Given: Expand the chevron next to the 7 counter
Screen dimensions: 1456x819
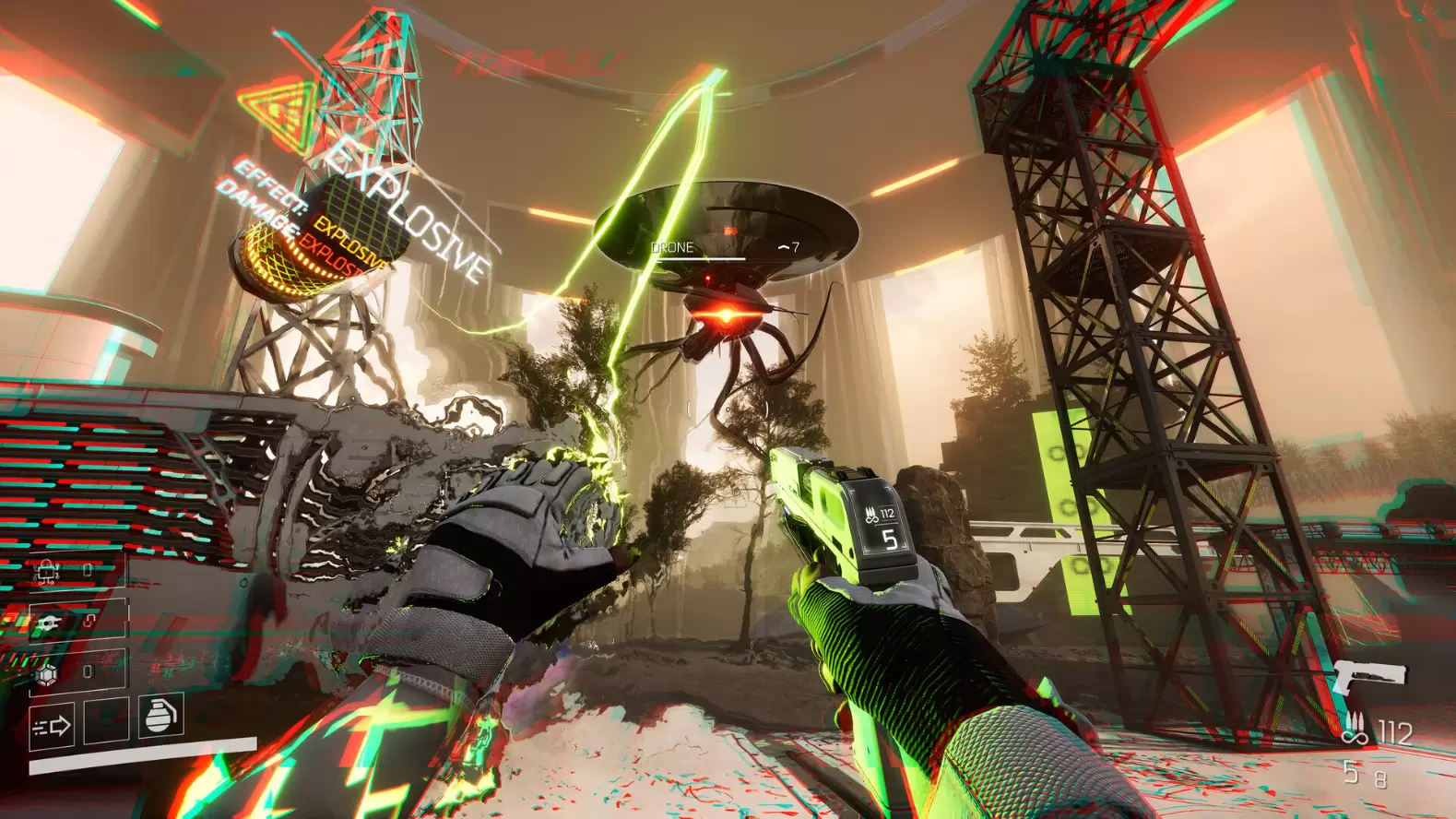Looking at the screenshot, I should [783, 246].
